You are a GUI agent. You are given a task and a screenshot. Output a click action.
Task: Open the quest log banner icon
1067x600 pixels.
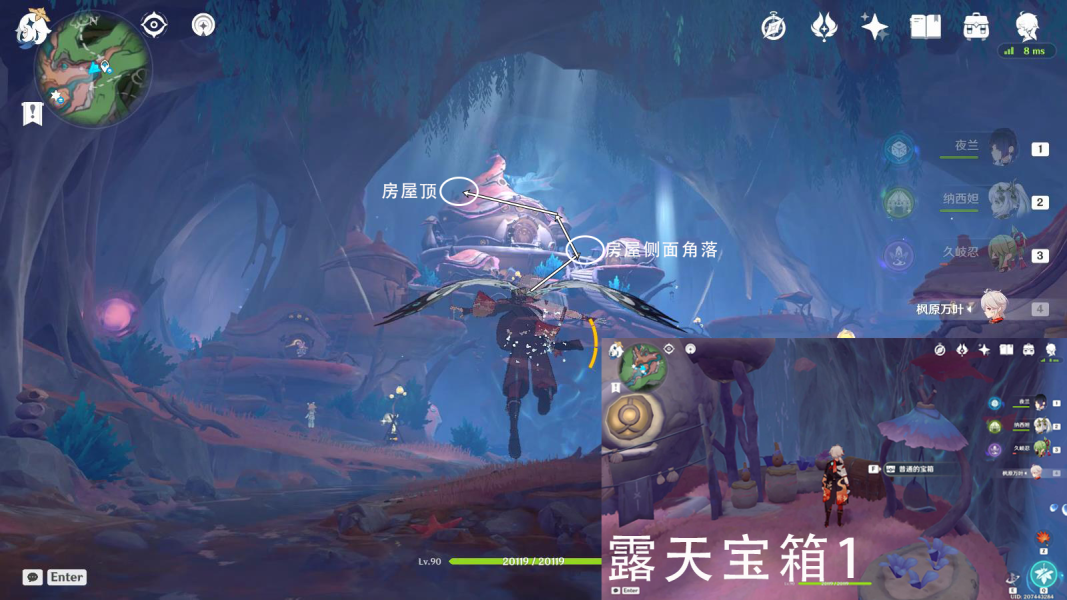(x=32, y=114)
